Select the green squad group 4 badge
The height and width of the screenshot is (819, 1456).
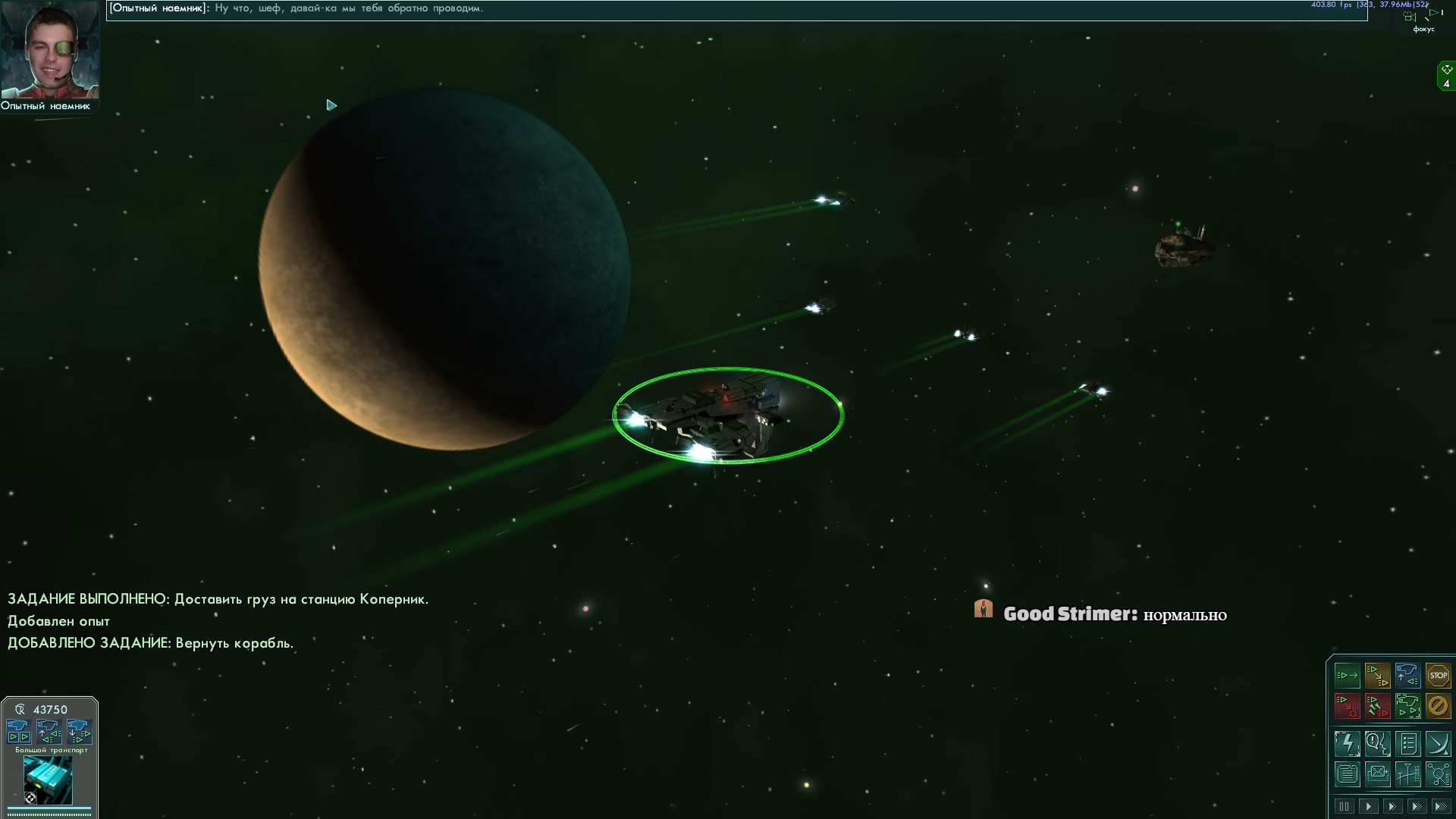coord(1446,77)
